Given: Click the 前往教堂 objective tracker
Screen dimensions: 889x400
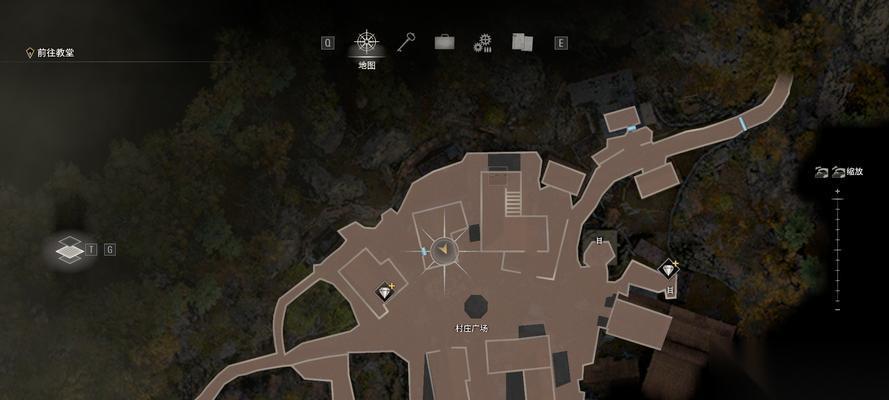Looking at the screenshot, I should click(x=55, y=53).
